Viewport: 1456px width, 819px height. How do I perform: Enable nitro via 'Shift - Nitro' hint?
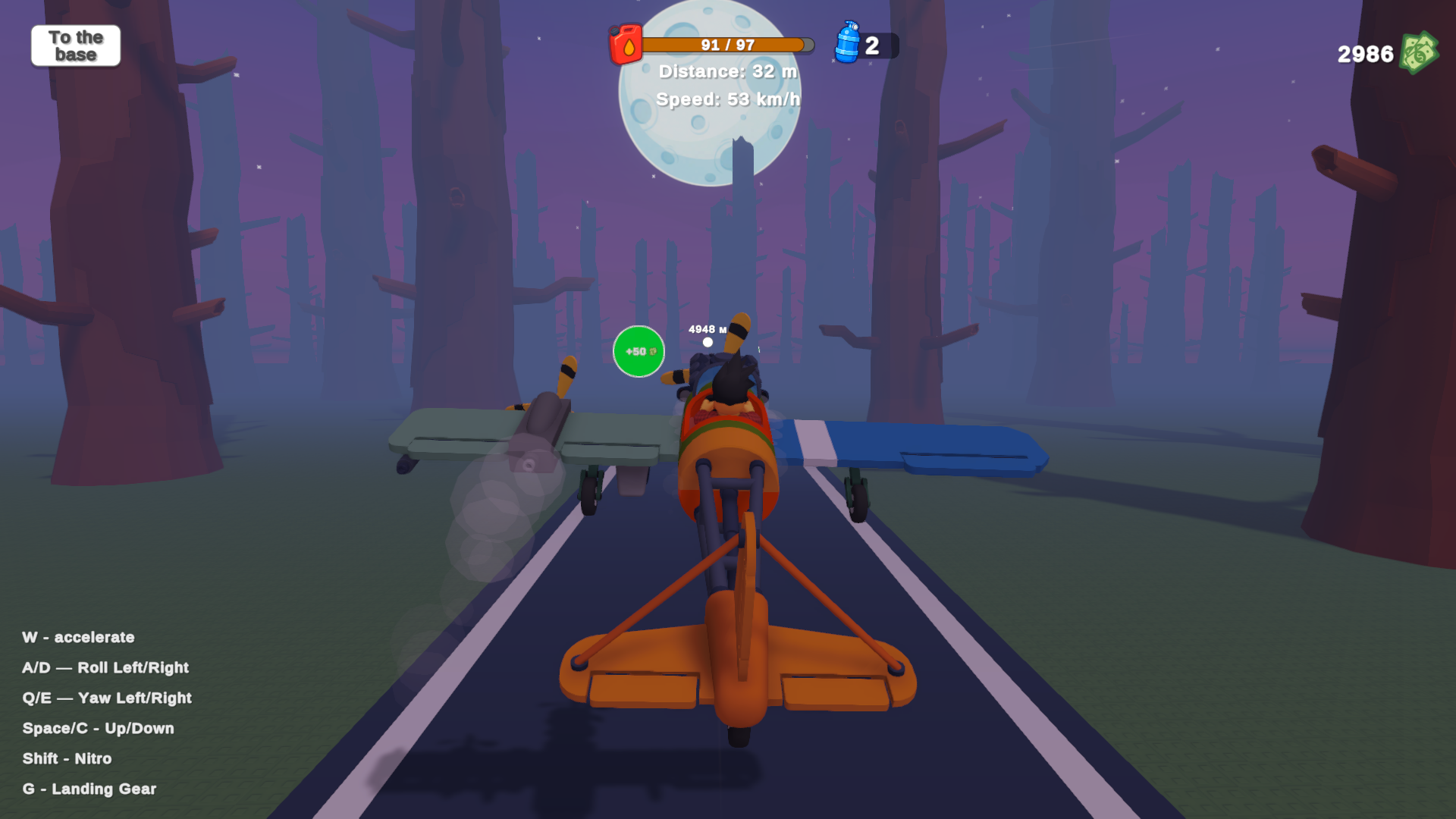67,758
